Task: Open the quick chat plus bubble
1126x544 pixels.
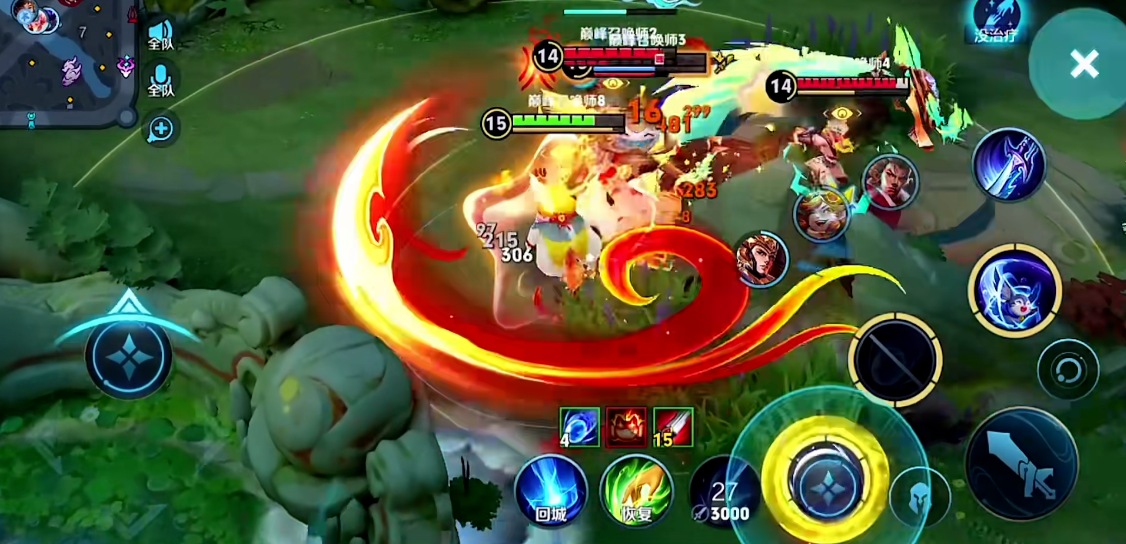Action: [161, 128]
